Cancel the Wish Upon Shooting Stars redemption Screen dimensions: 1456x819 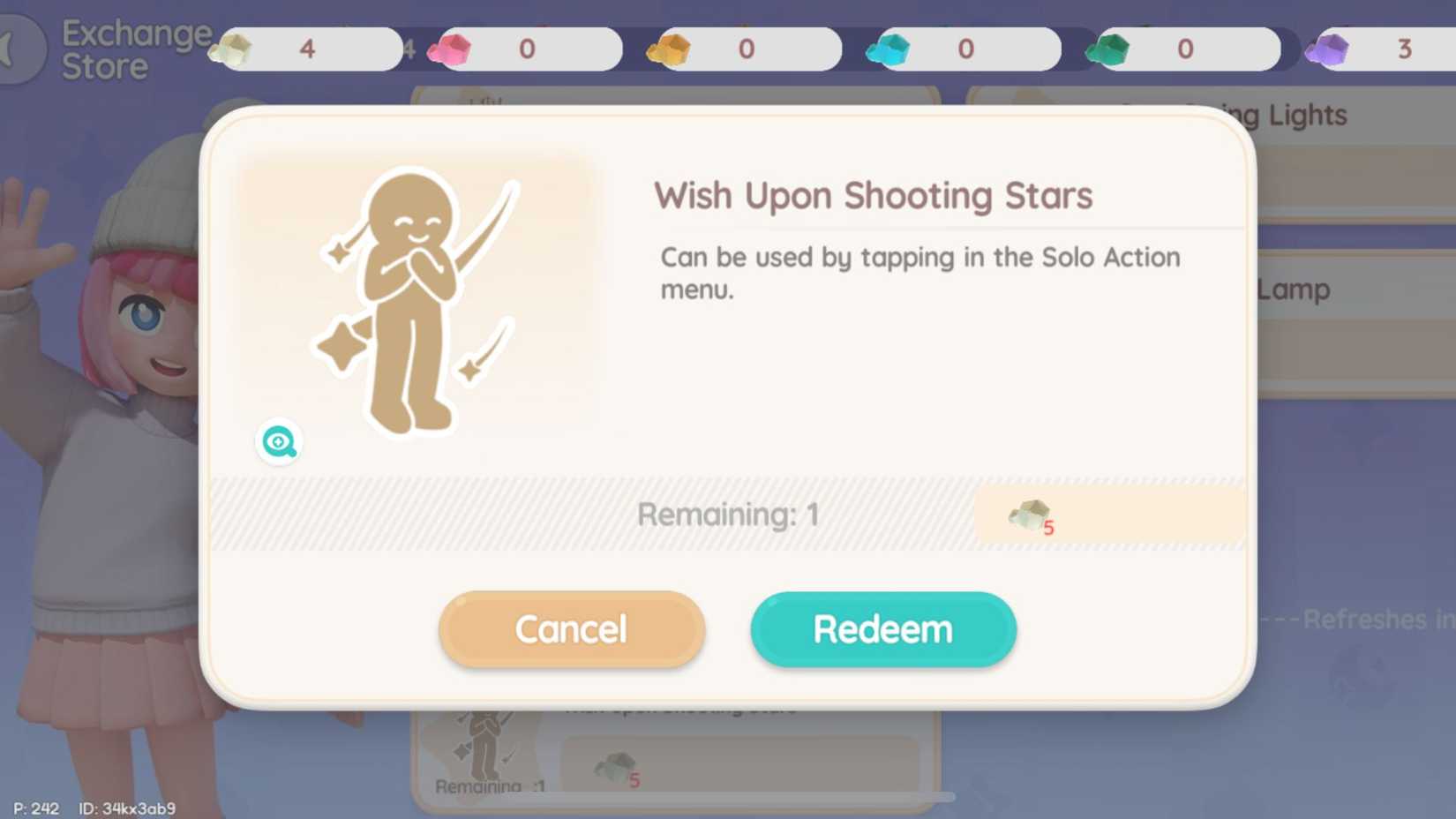(571, 628)
